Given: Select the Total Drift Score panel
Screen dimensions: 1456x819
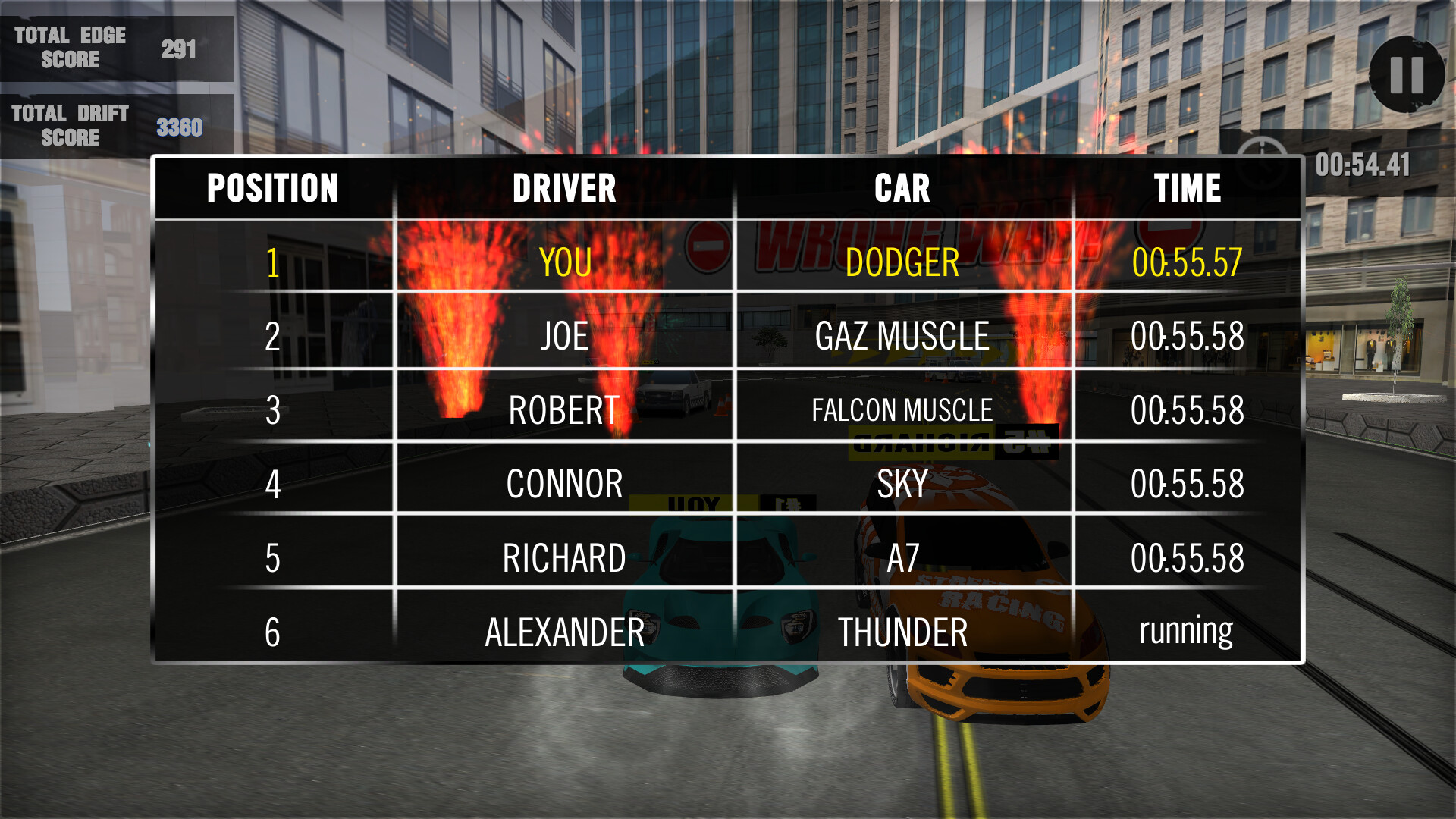Looking at the screenshot, I should tap(114, 125).
